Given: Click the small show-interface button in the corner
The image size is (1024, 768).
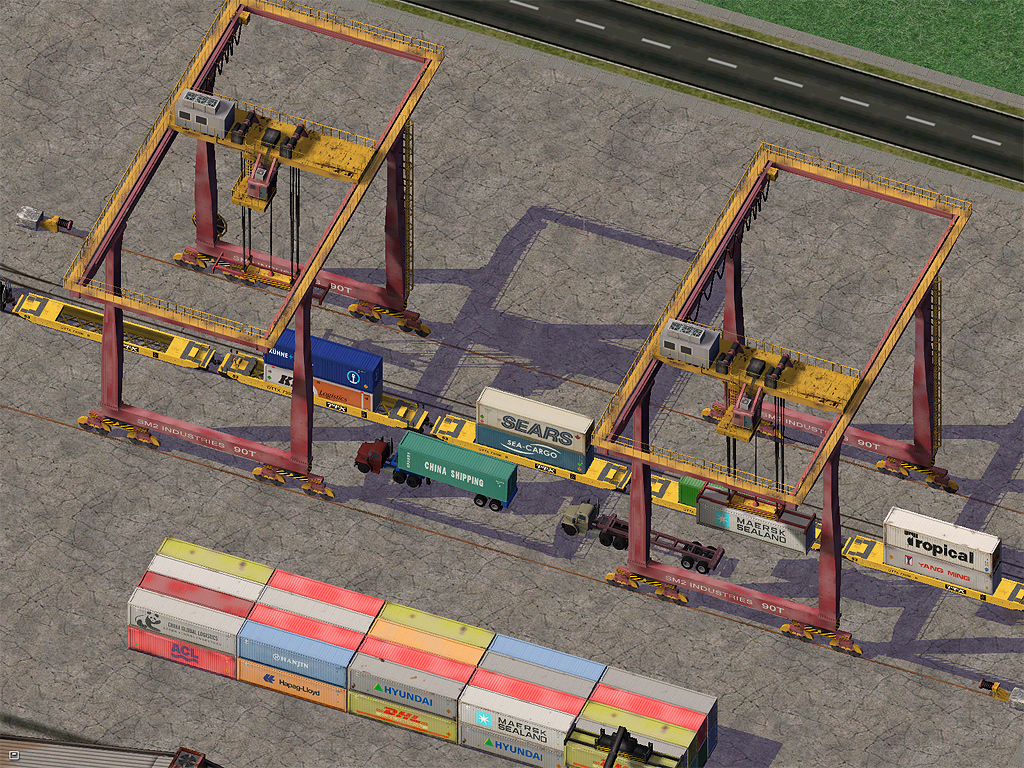Looking at the screenshot, I should (x=14, y=757).
